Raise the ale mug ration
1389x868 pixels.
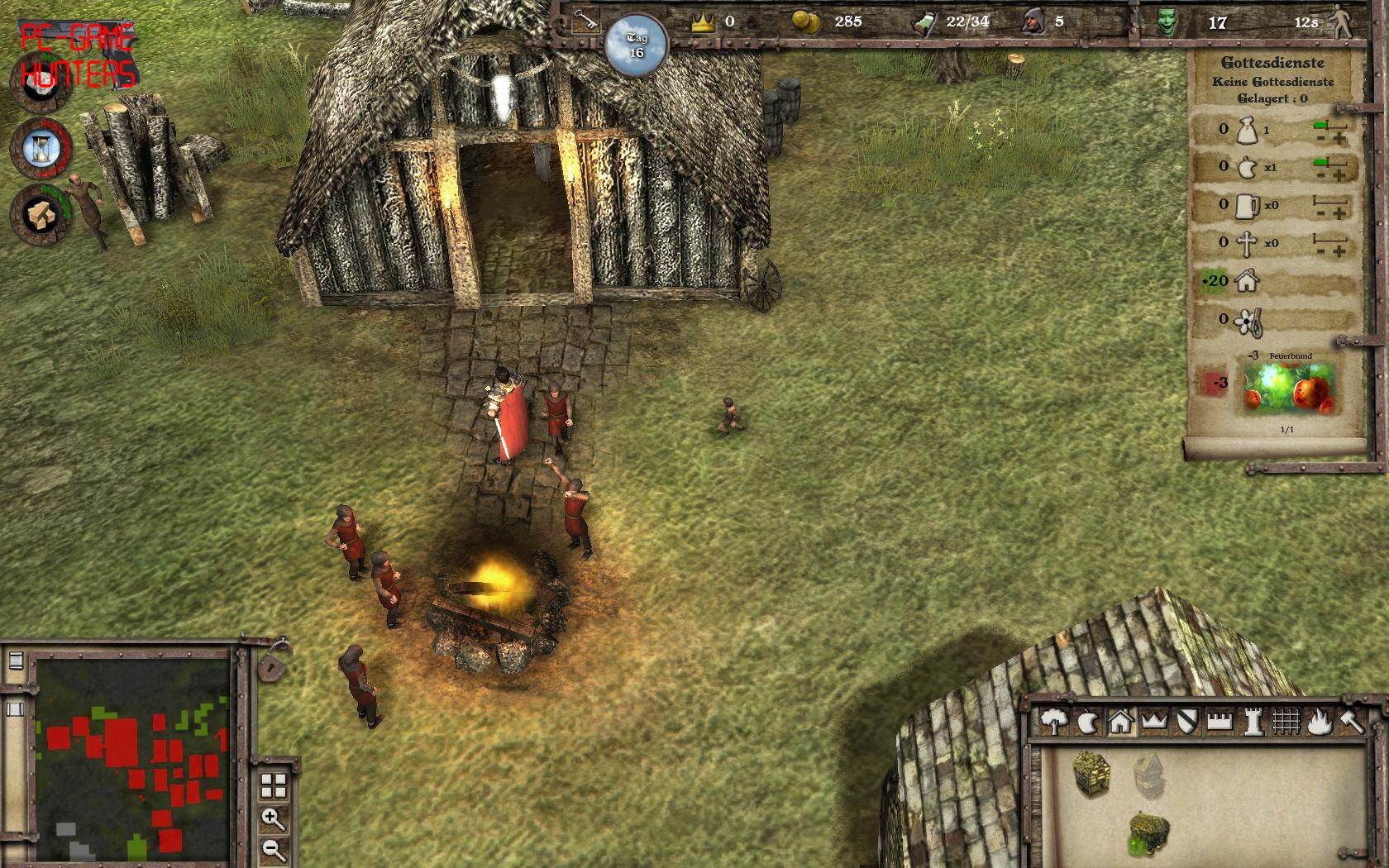click(1339, 214)
